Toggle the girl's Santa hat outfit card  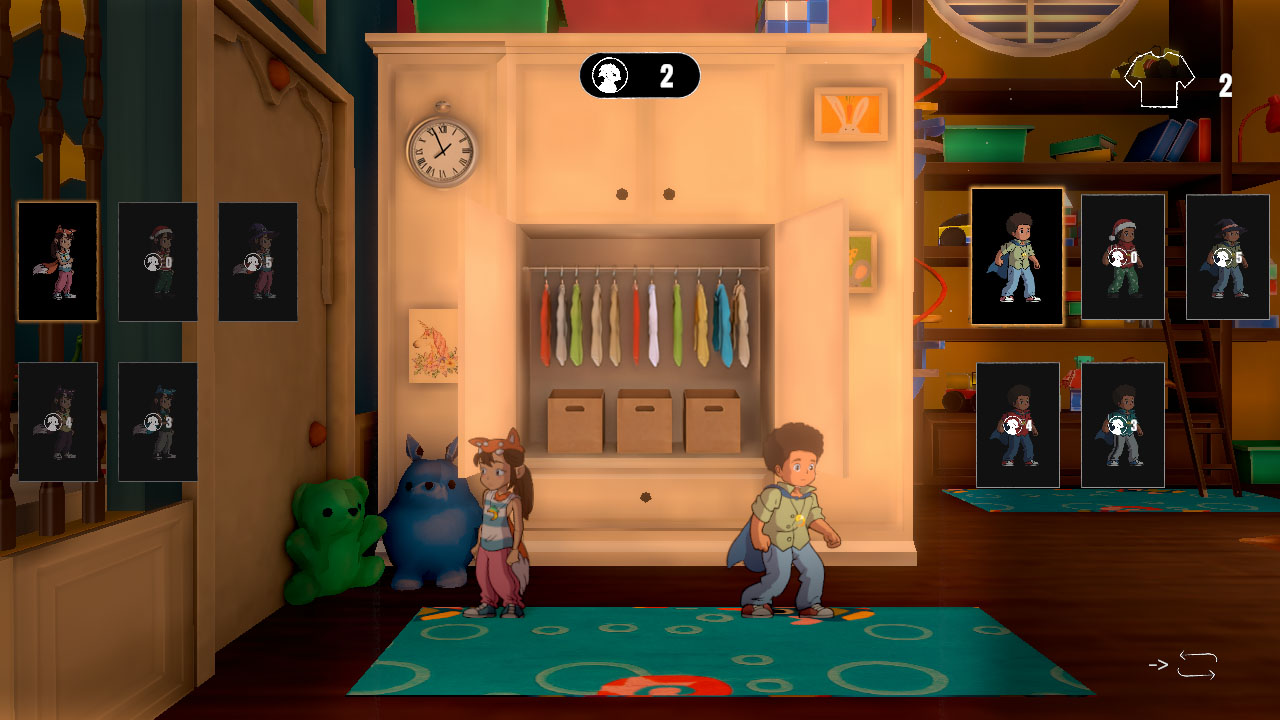point(158,262)
